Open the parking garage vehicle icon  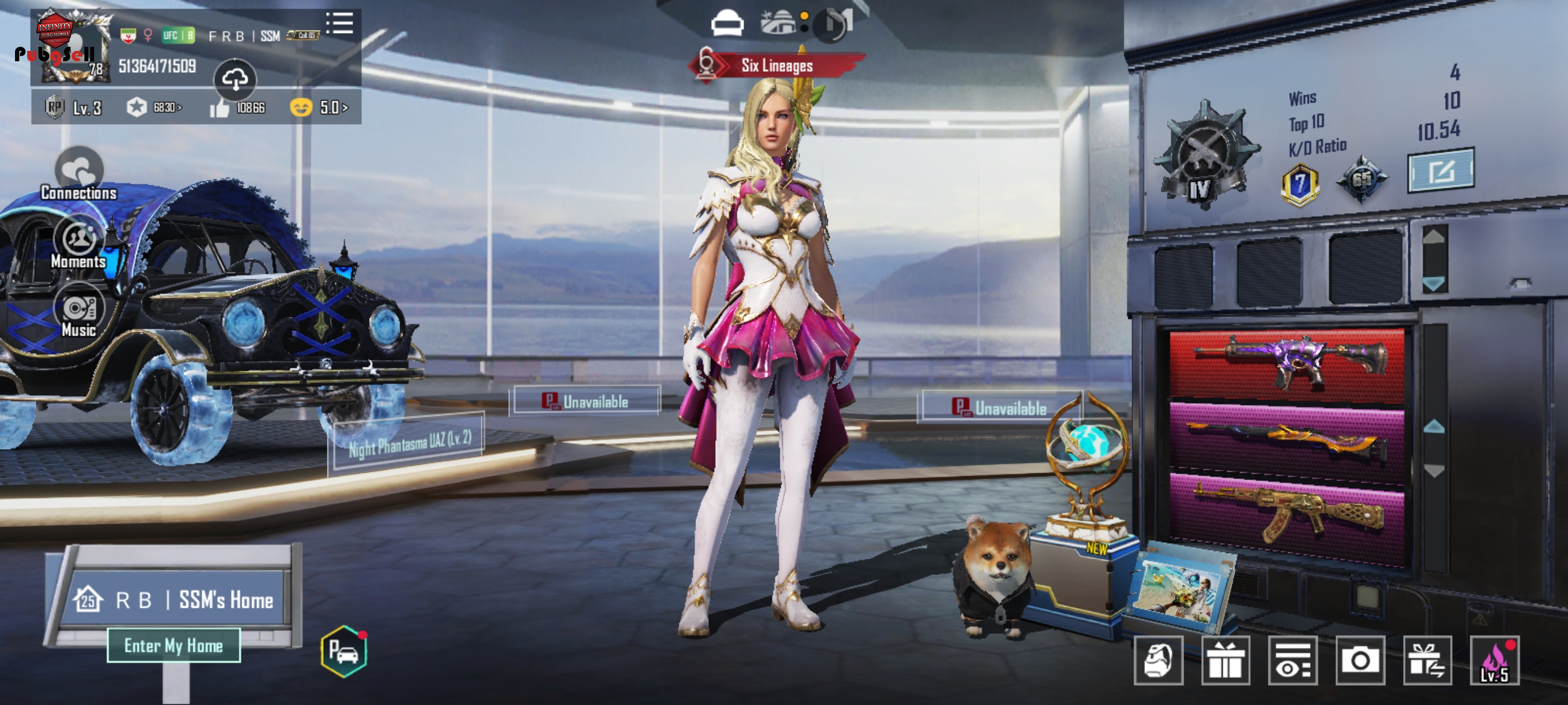pos(344,651)
